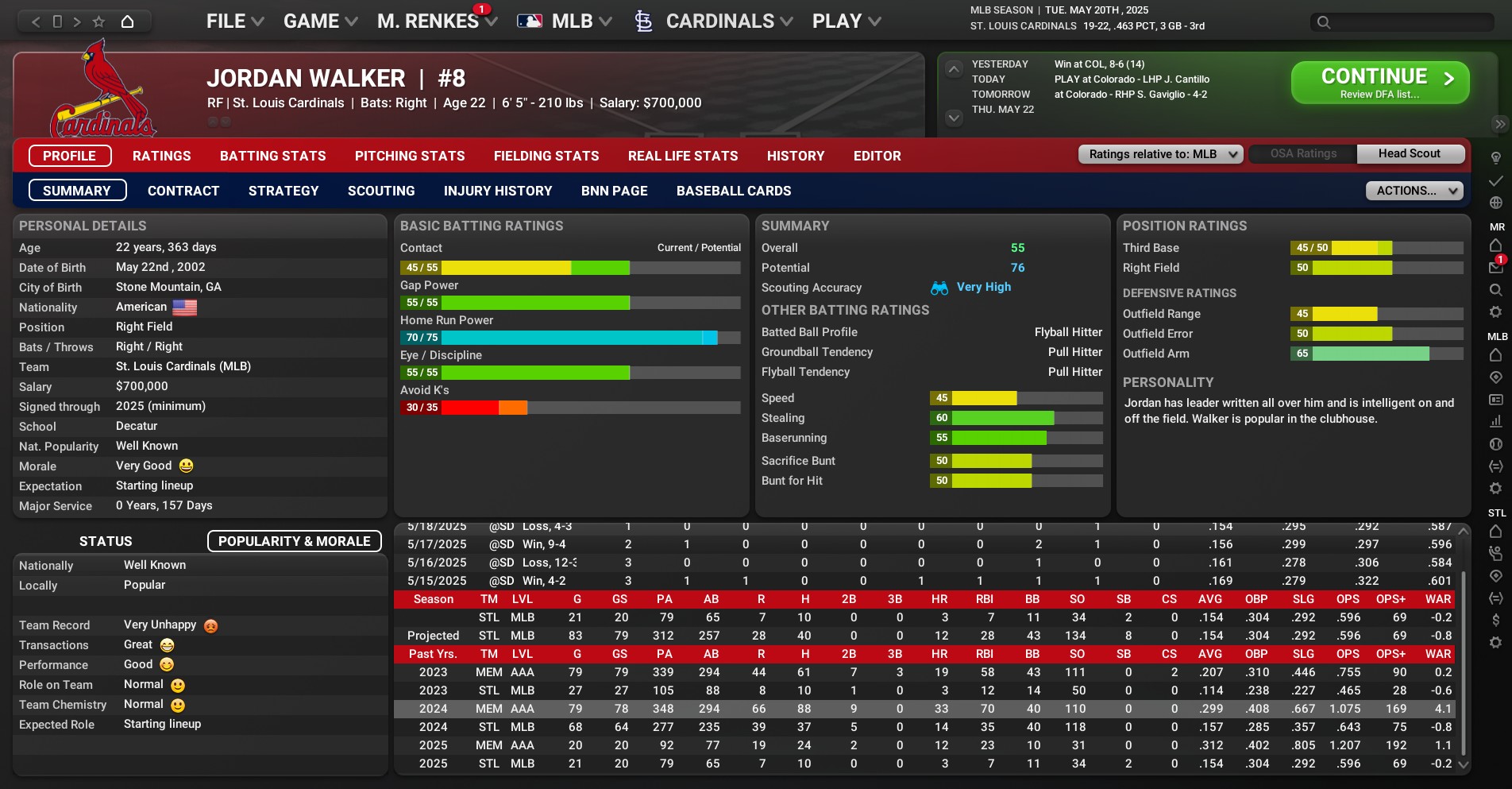Open the M. RENKES manager menu

tap(436, 21)
